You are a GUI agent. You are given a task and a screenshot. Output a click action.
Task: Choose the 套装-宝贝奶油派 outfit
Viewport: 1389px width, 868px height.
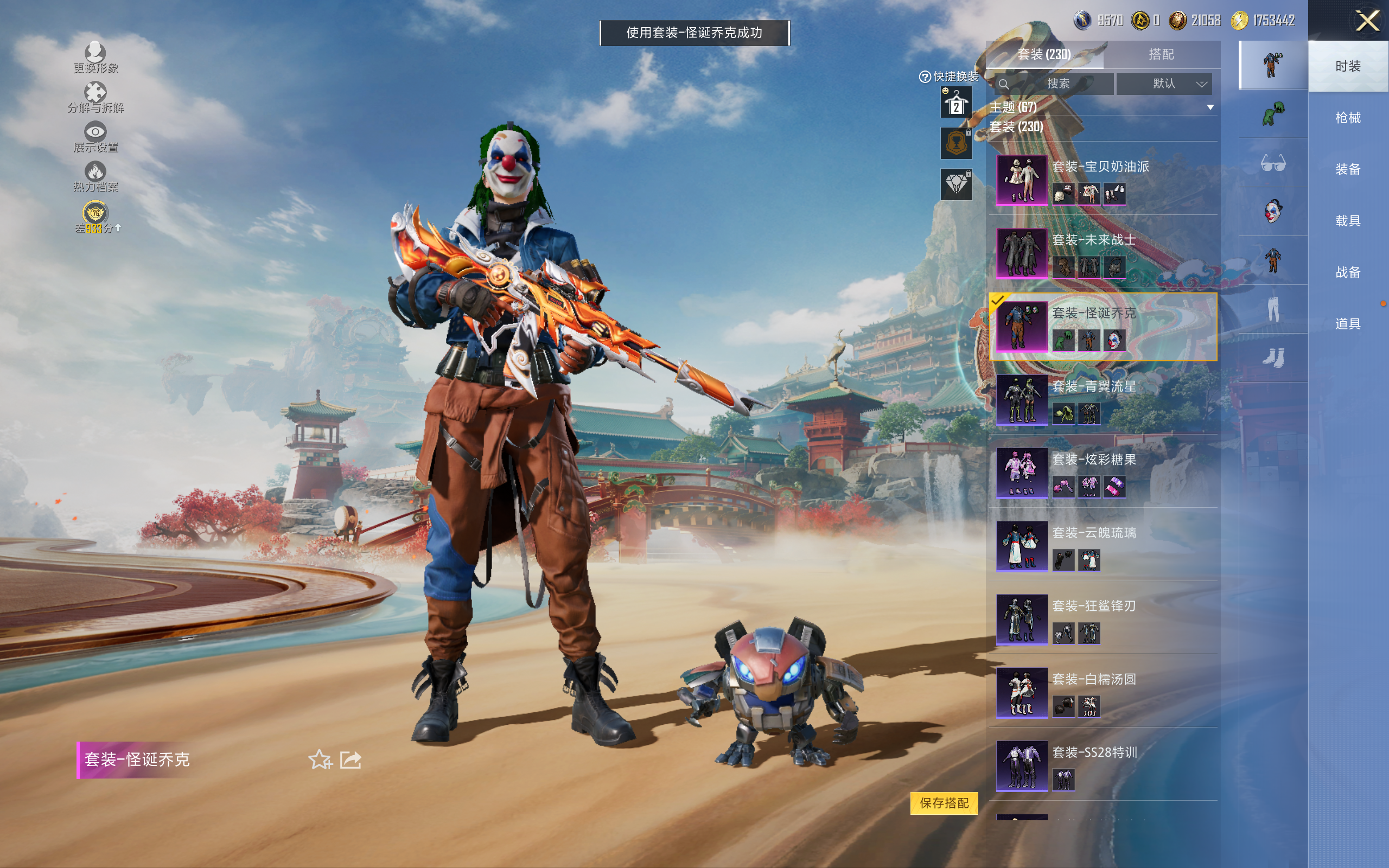point(1102,180)
